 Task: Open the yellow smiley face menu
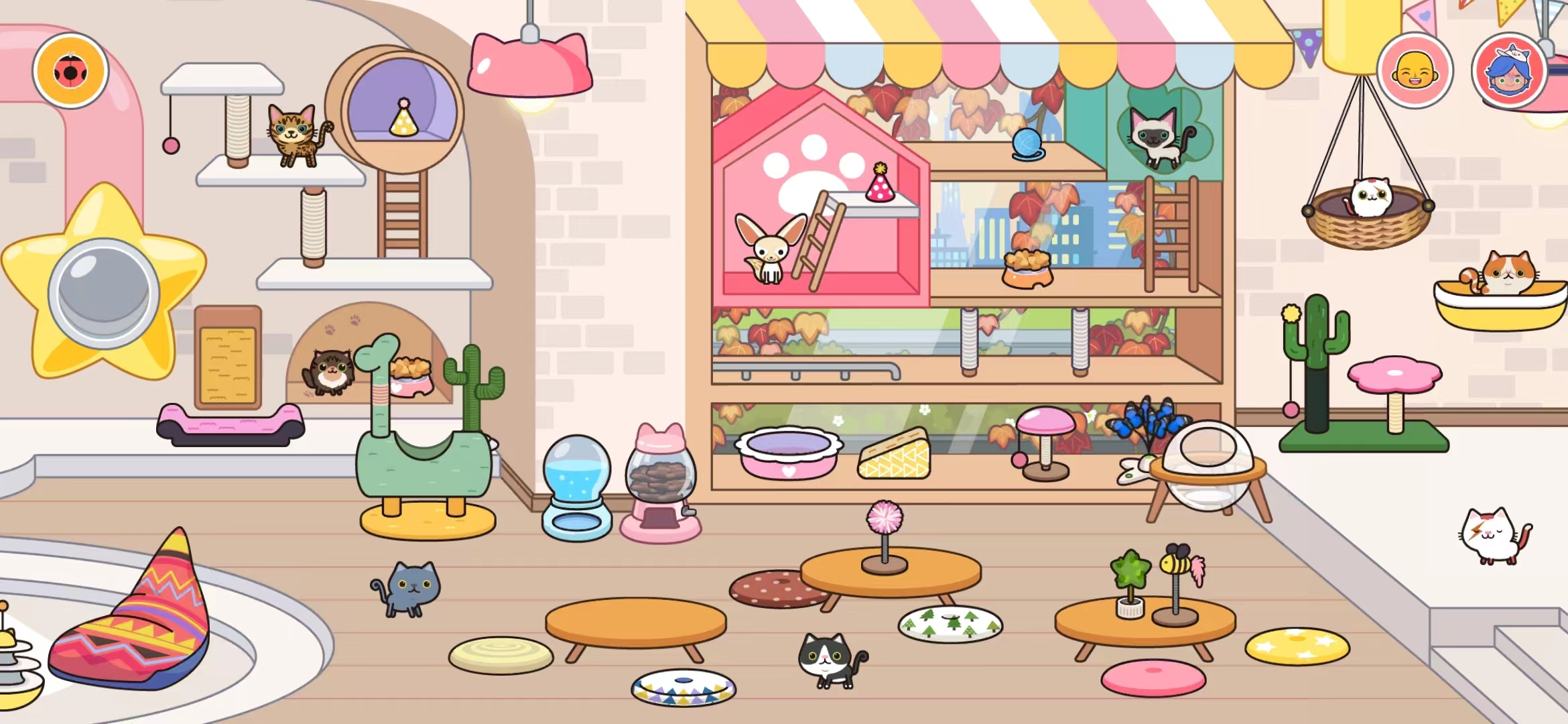[x=1415, y=70]
